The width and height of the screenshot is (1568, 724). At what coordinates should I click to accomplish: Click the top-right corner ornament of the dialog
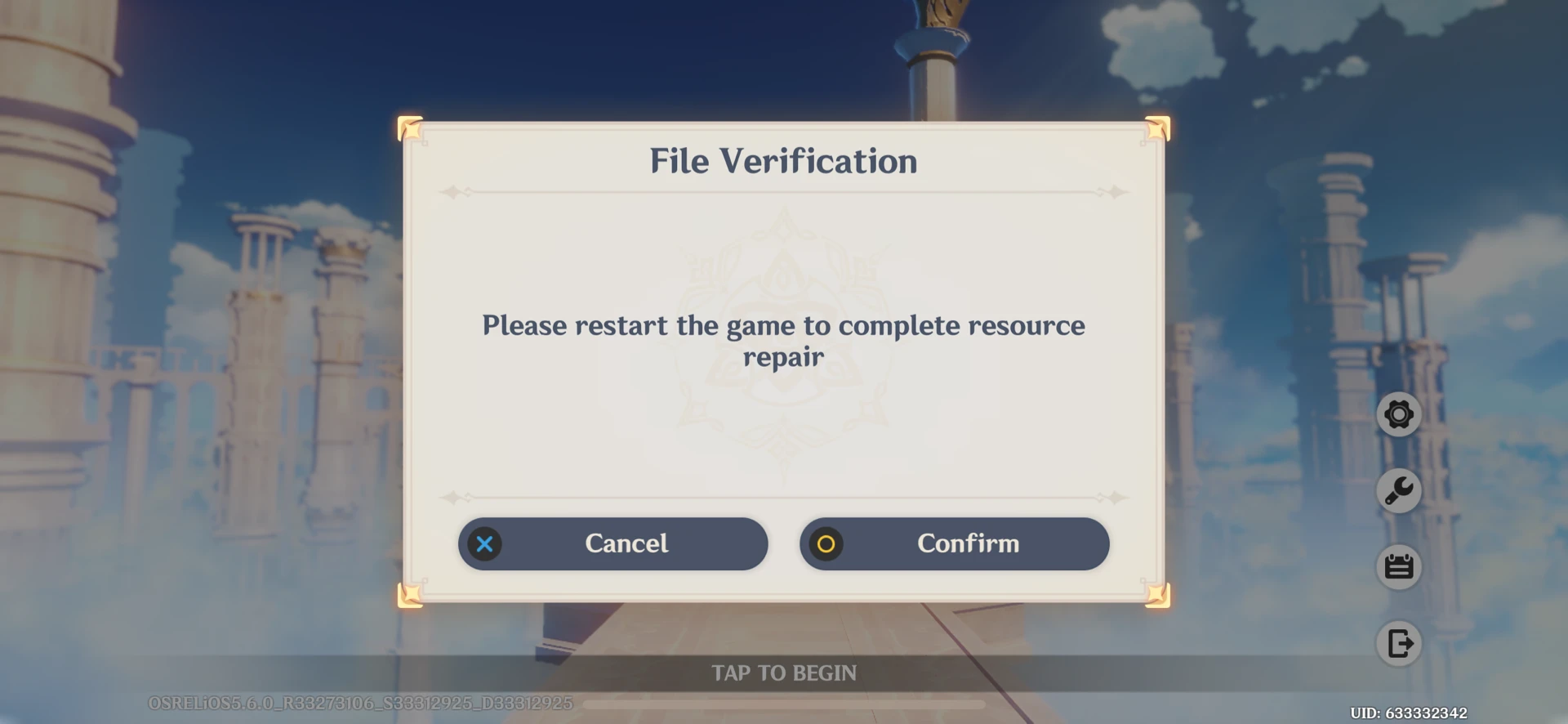1157,129
